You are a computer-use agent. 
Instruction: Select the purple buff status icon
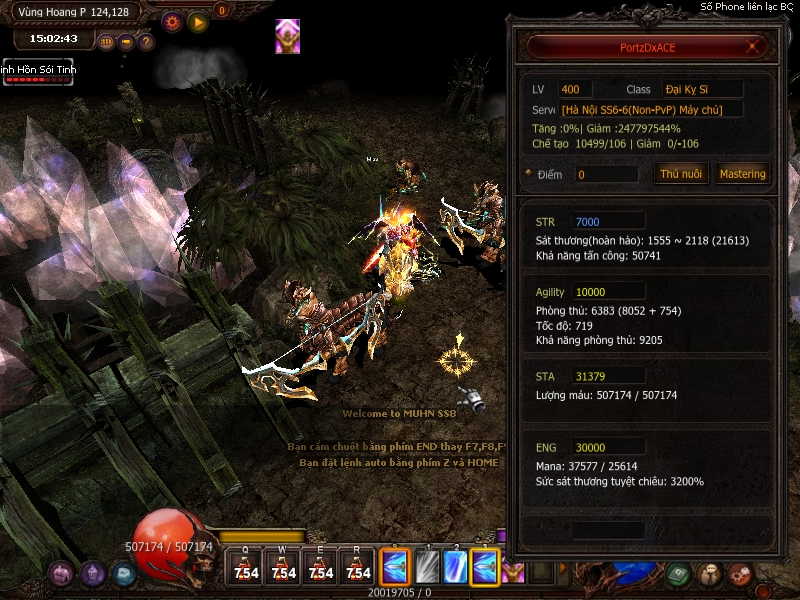[288, 36]
